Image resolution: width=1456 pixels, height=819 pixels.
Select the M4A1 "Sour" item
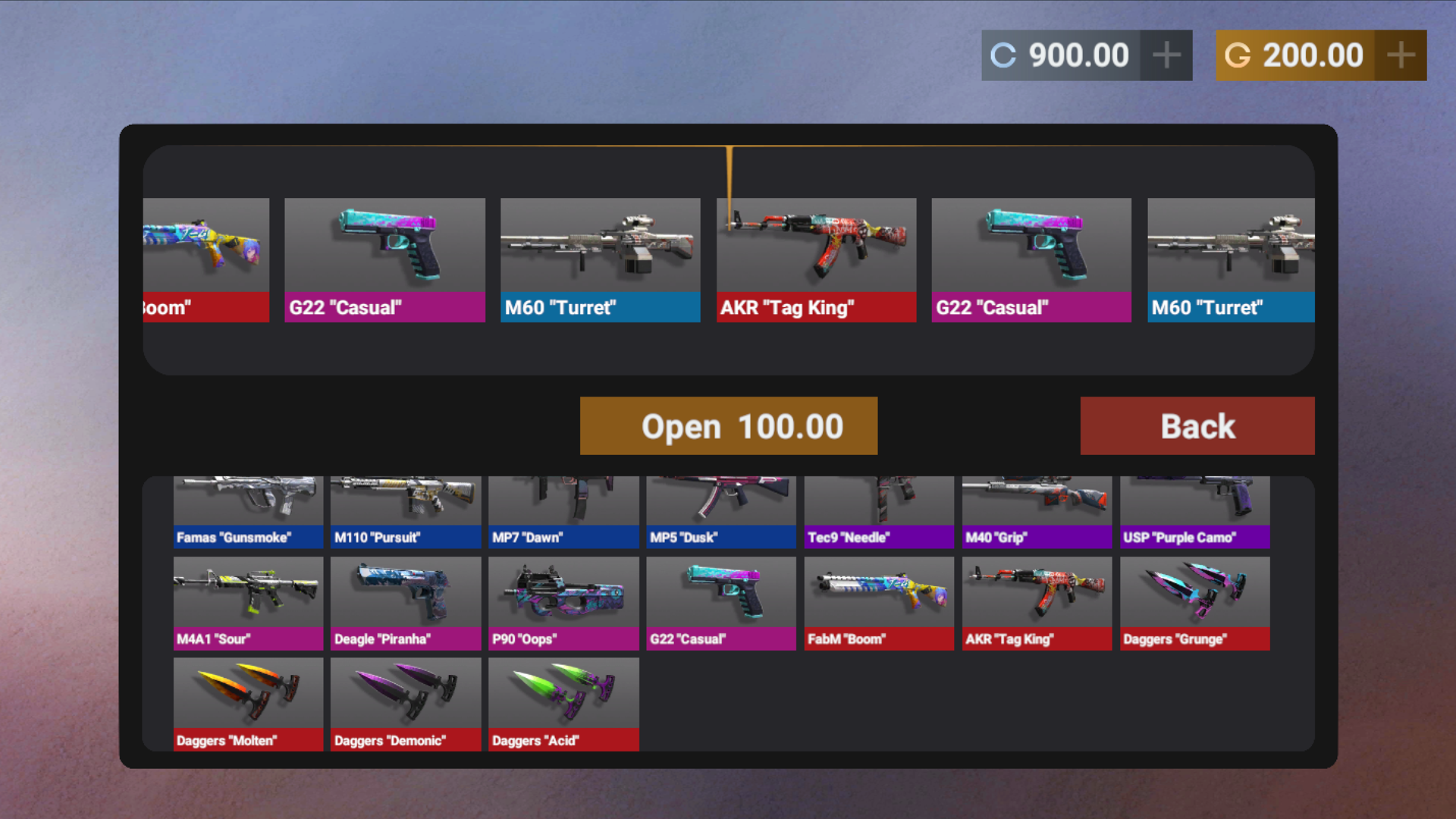point(248,603)
